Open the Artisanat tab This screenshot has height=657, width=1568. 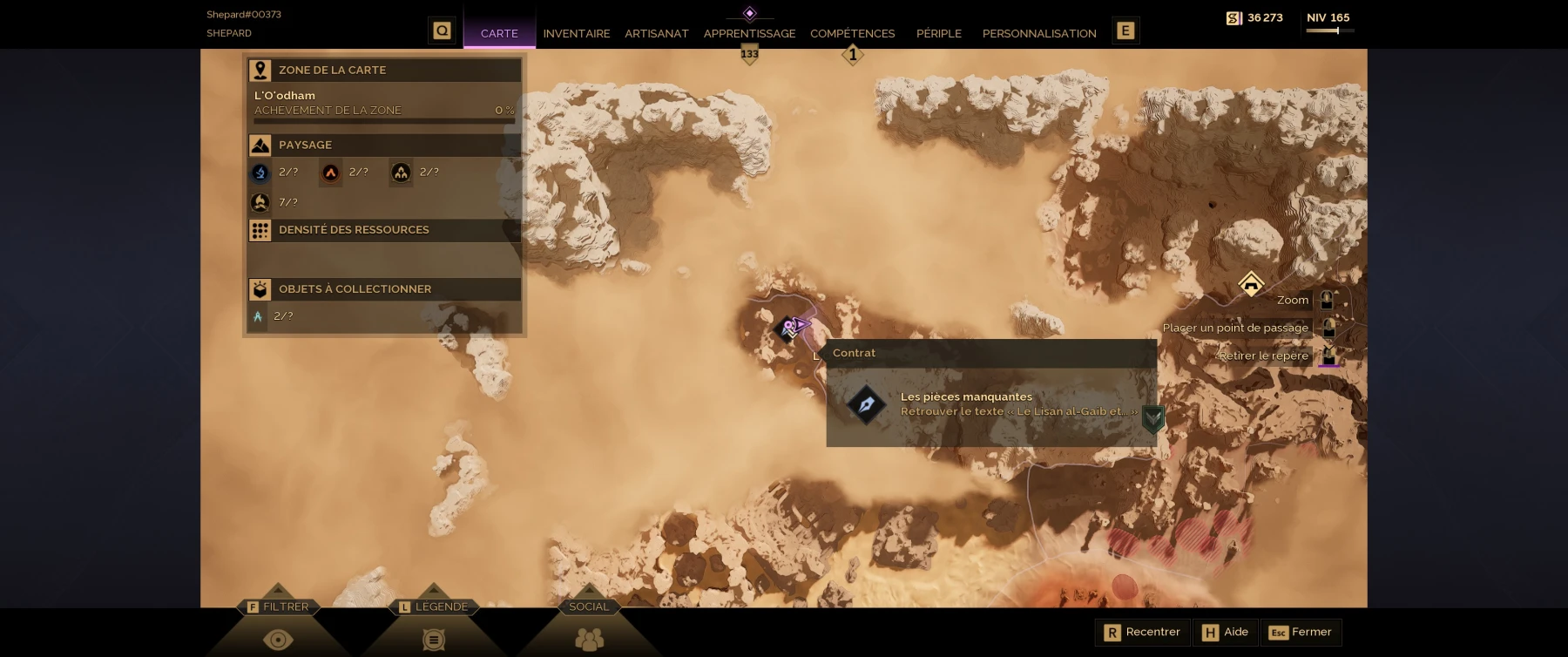tap(656, 33)
